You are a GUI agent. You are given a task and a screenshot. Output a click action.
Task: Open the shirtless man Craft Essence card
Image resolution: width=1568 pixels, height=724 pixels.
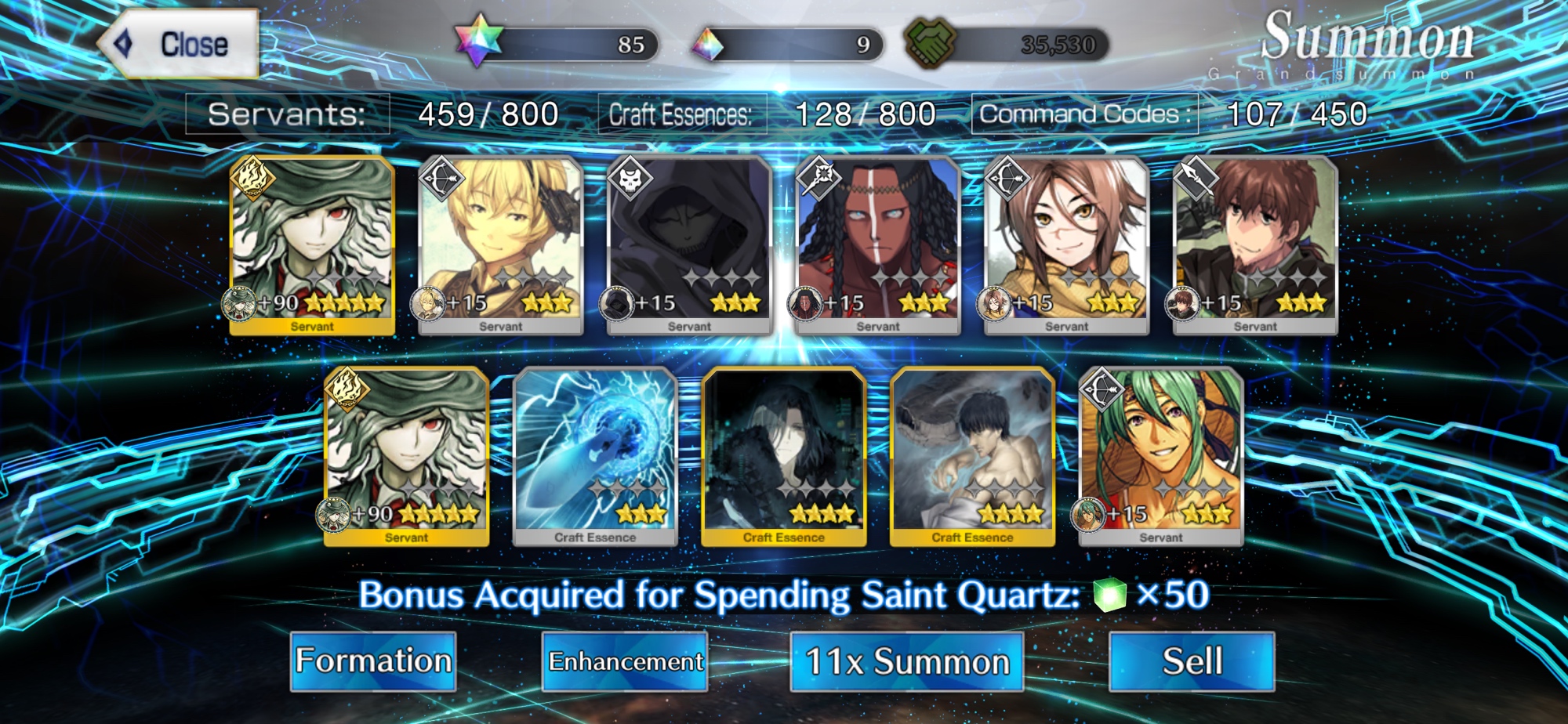pyautogui.click(x=972, y=456)
